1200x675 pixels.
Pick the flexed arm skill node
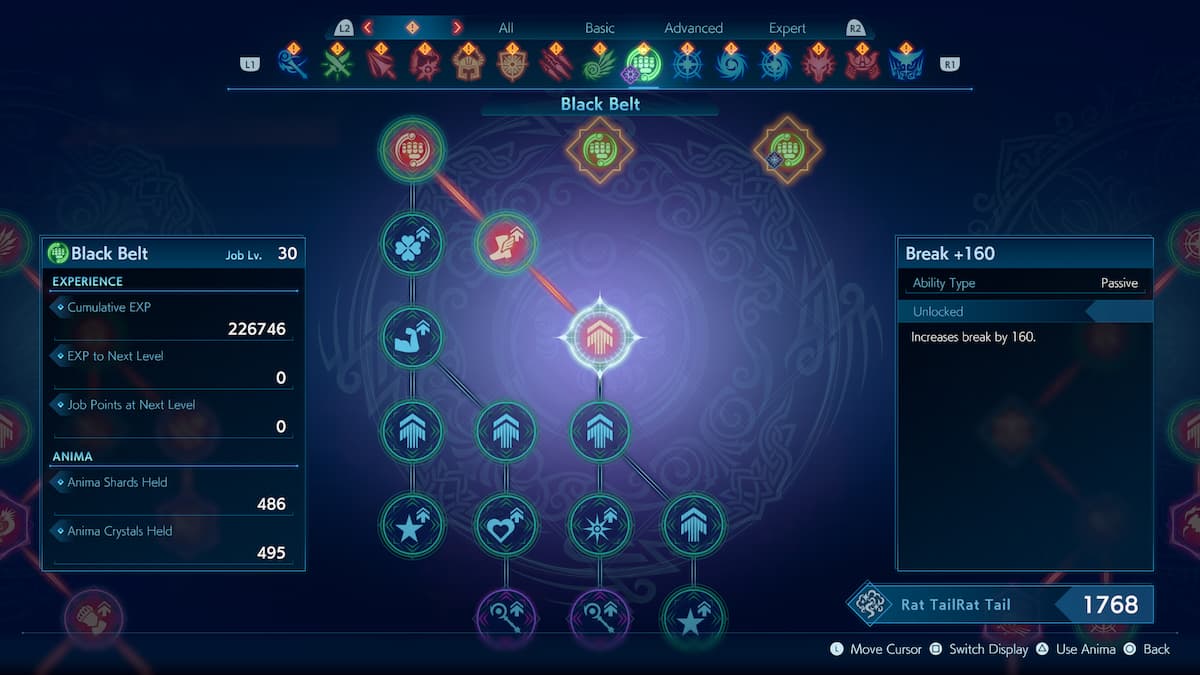point(412,337)
